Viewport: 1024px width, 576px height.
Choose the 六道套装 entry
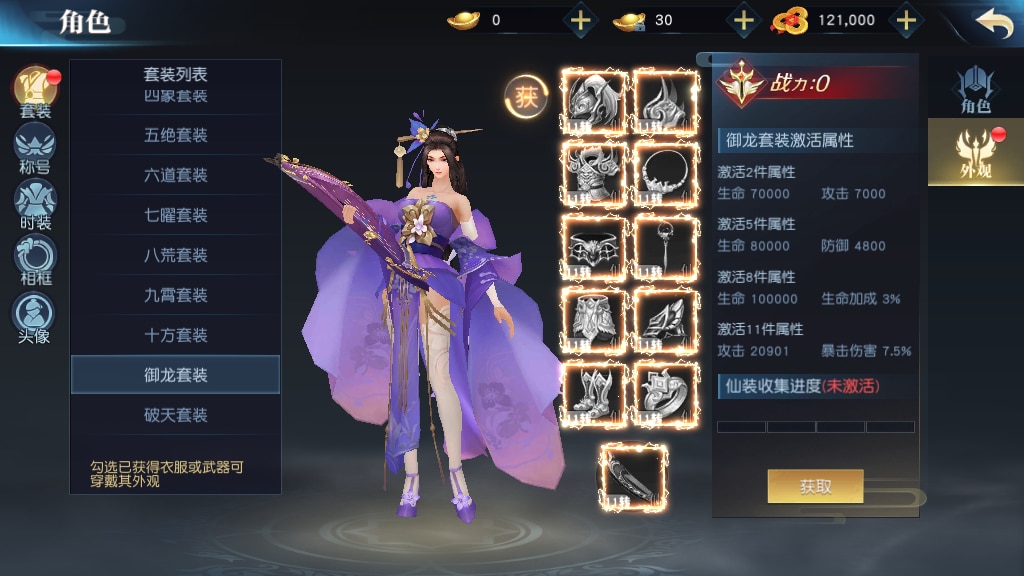coord(175,175)
